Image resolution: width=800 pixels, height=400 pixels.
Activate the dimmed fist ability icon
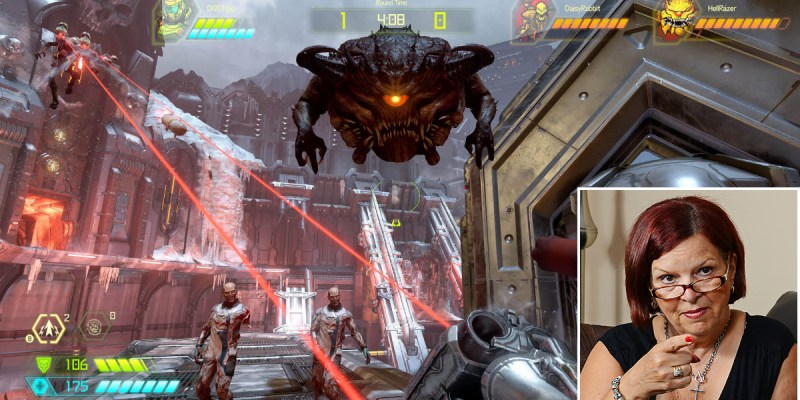click(x=93, y=326)
